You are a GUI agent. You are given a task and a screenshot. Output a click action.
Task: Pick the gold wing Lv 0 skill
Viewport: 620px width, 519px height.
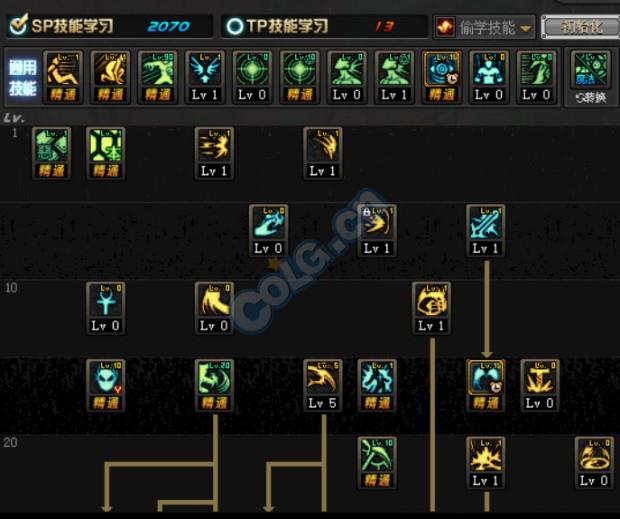[x=214, y=306]
